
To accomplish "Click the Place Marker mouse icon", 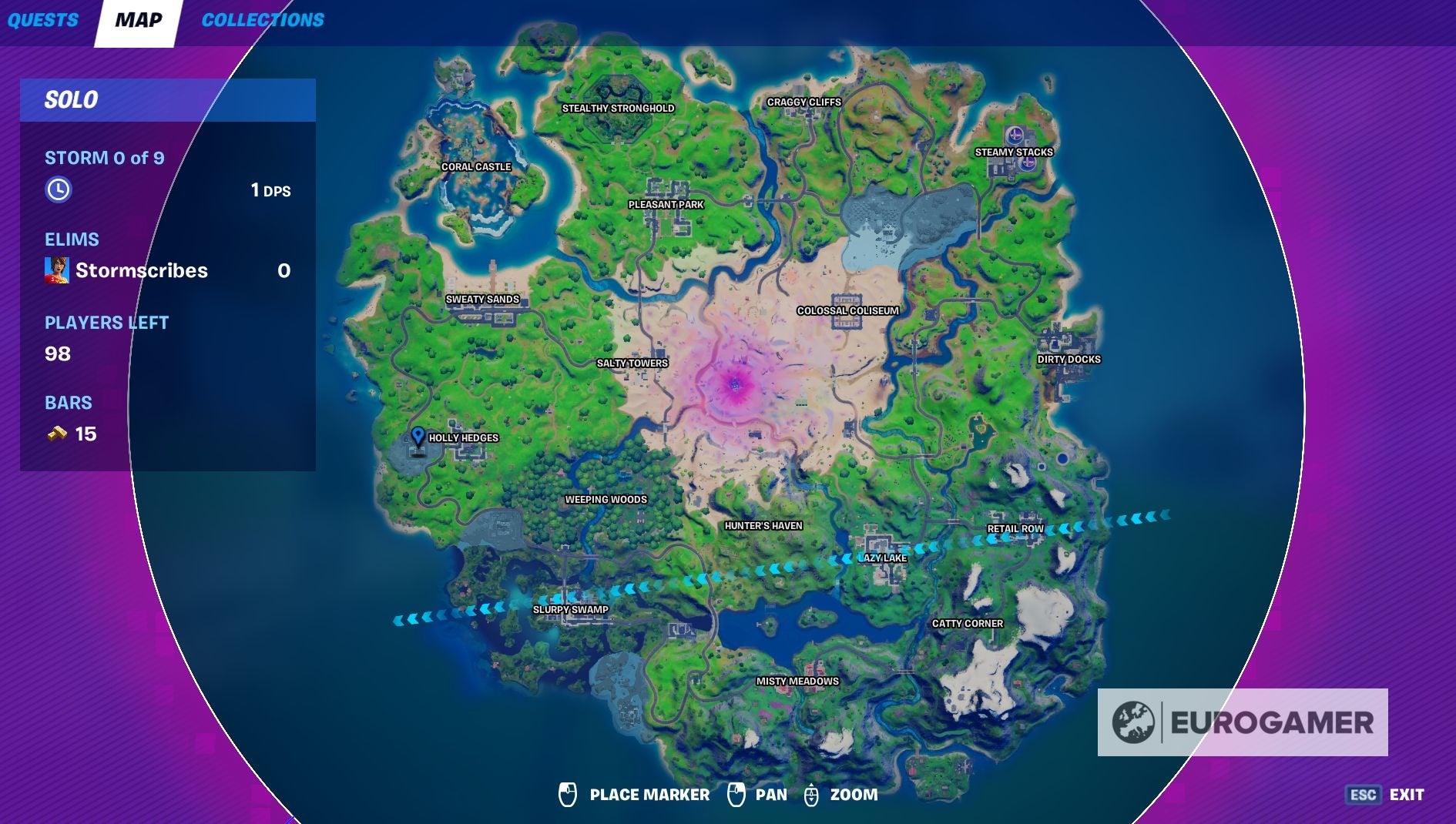I will coord(568,794).
